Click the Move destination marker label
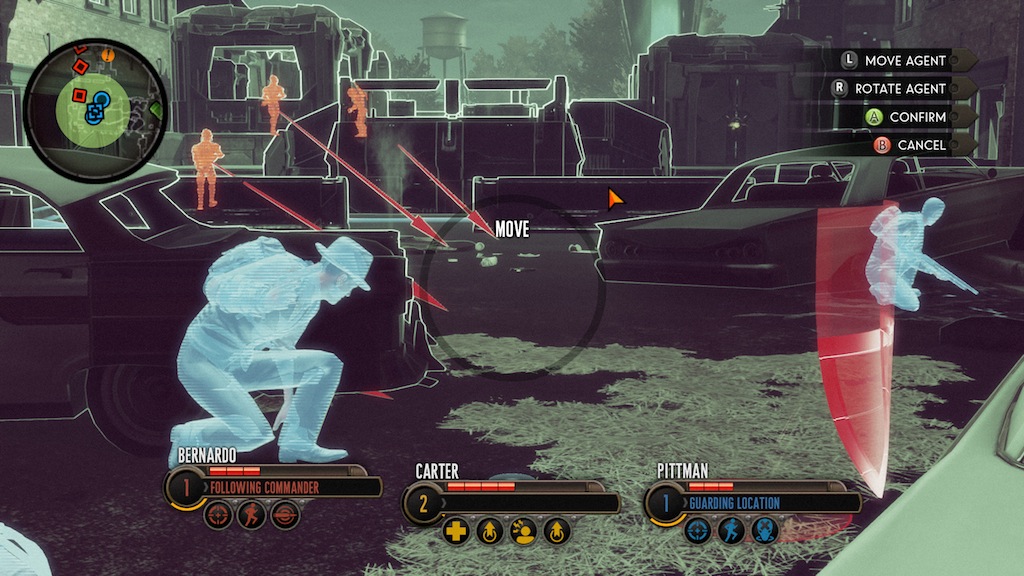 [512, 230]
